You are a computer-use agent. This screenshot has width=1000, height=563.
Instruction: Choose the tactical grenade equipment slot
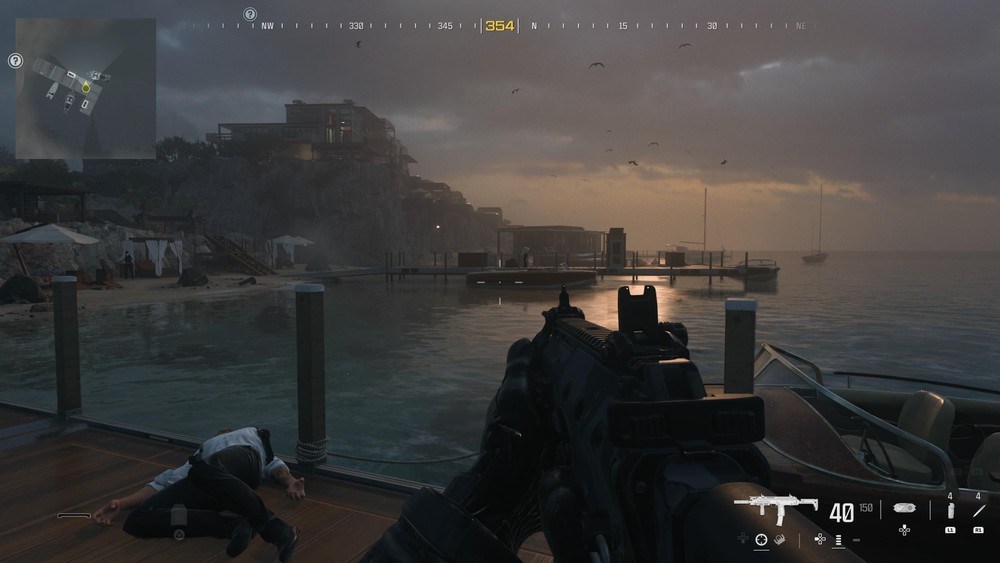point(950,510)
